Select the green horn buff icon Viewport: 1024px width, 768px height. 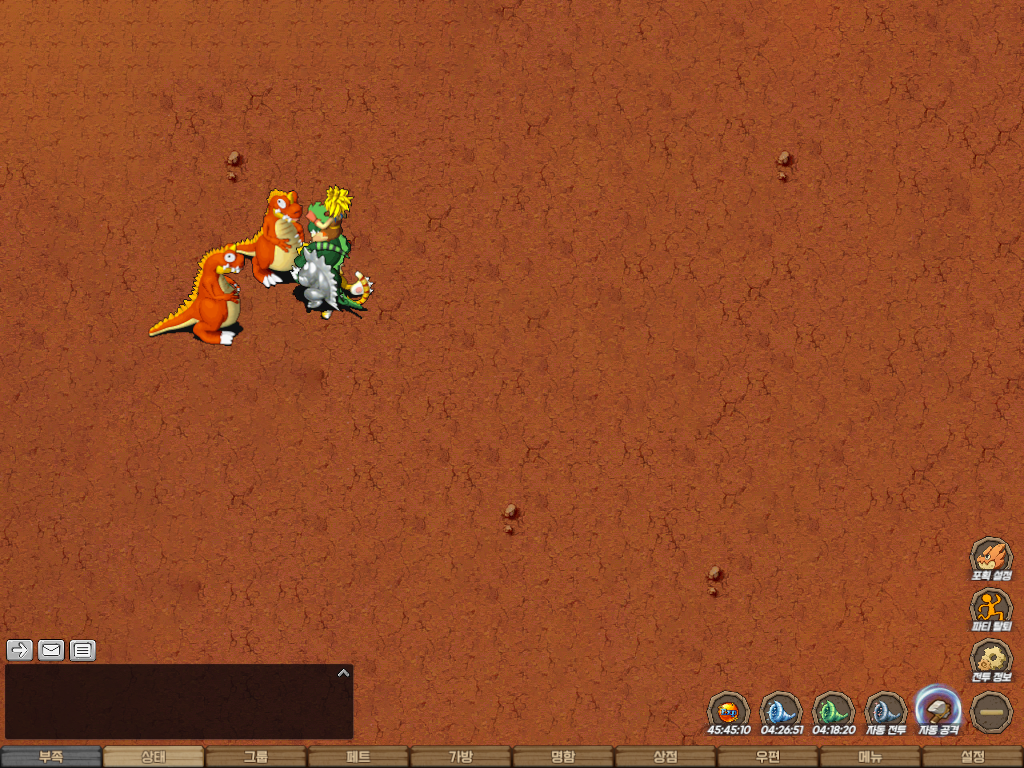point(833,711)
